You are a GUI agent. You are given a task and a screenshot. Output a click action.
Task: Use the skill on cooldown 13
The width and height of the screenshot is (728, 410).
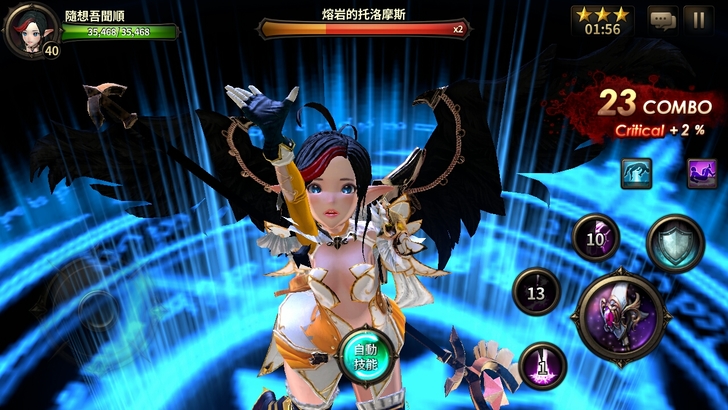pyautogui.click(x=536, y=292)
